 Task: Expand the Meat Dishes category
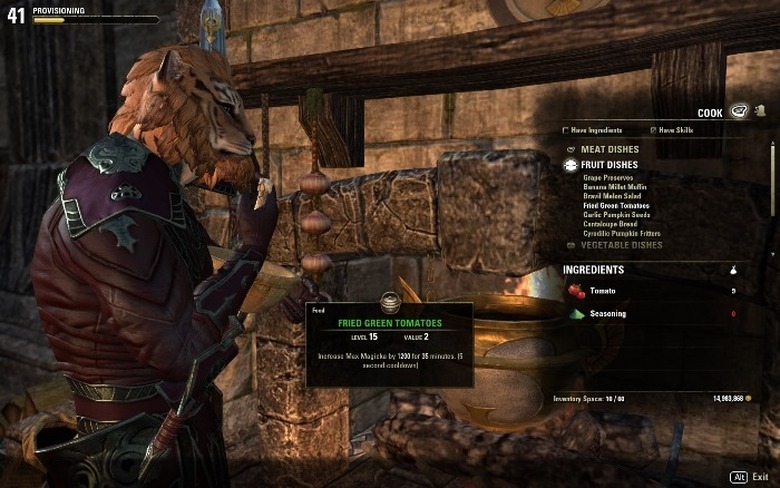pyautogui.click(x=608, y=150)
